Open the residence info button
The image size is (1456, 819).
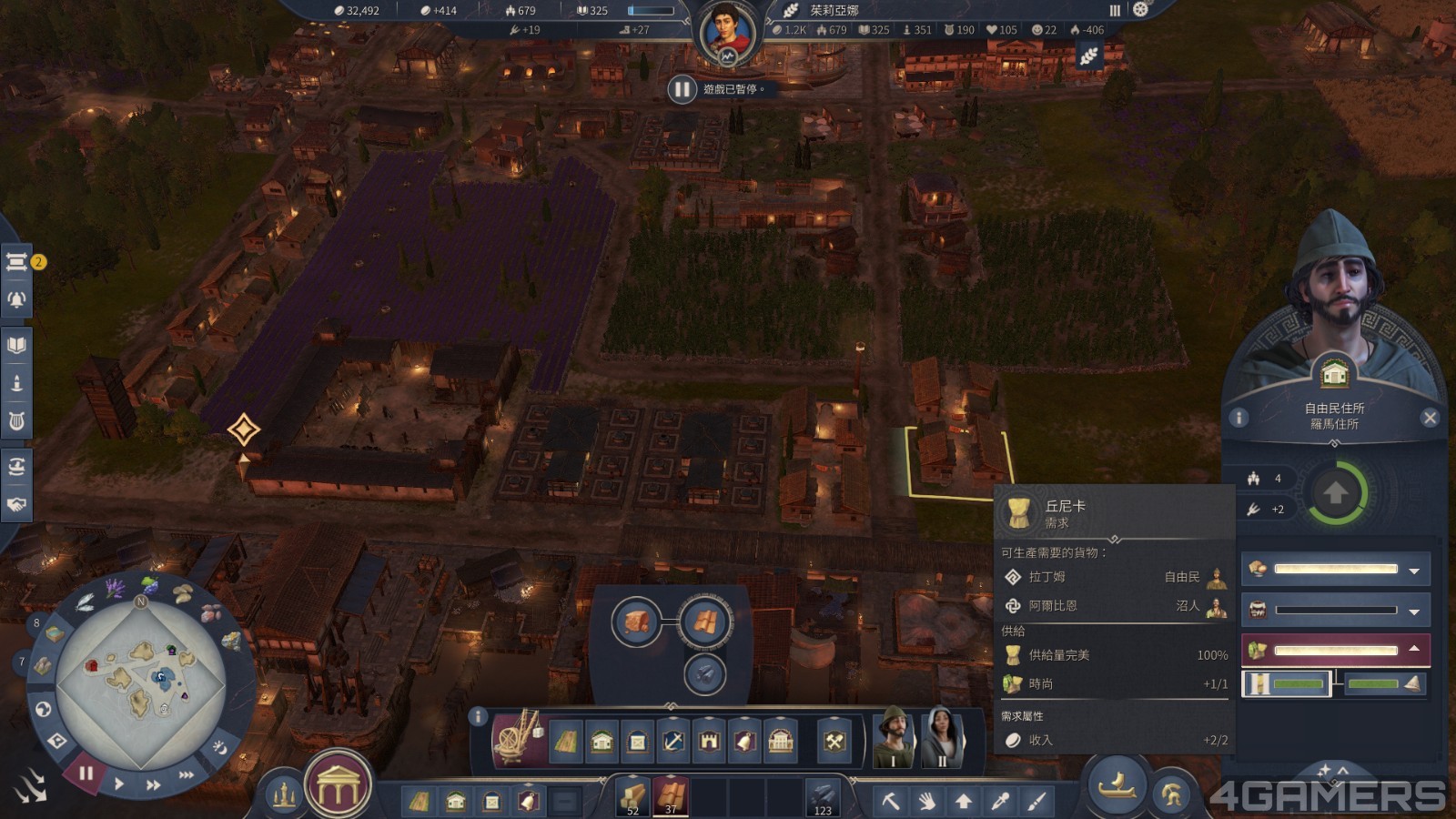(x=1239, y=418)
